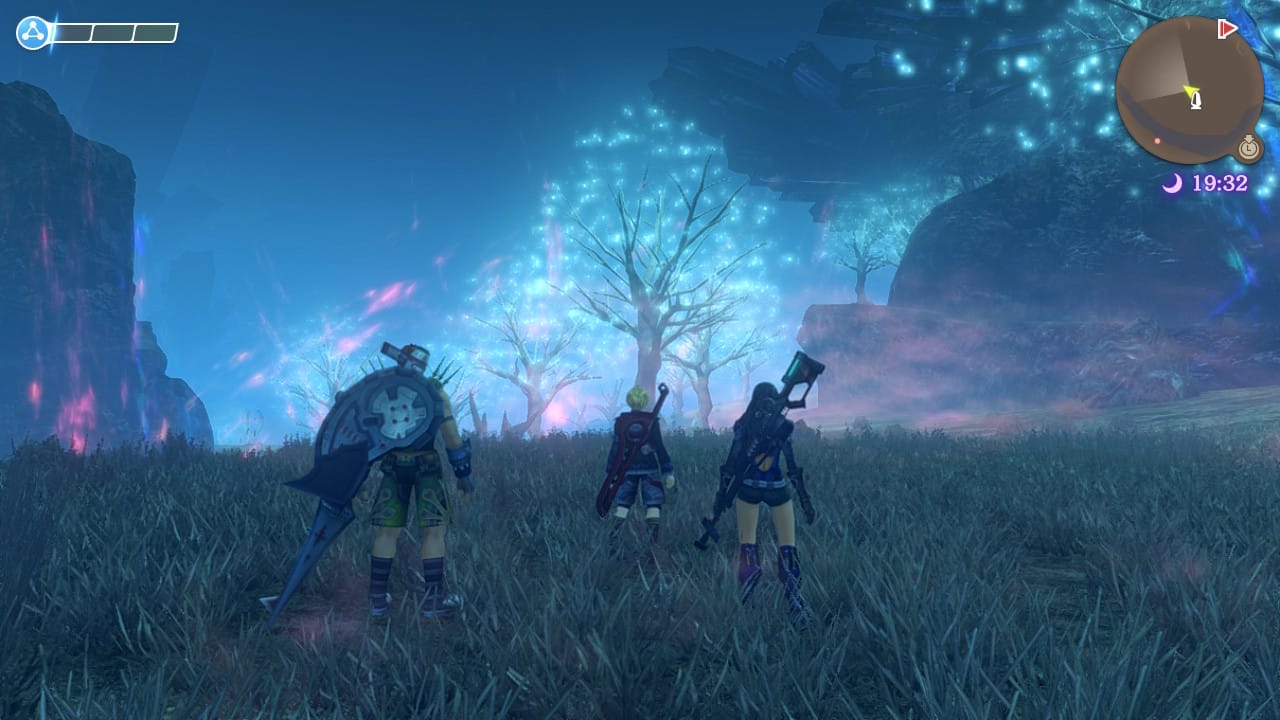
Task: Open the clock dropdown for changing time
Action: click(1248, 148)
